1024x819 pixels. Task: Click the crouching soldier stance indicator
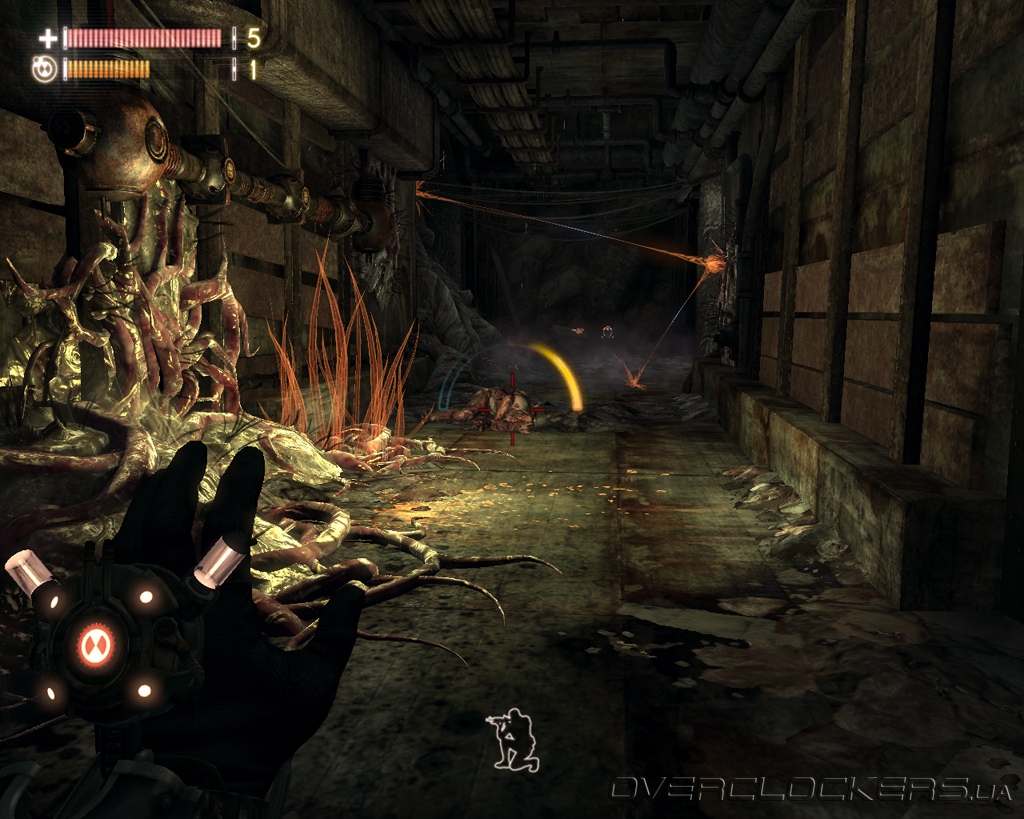tap(513, 740)
